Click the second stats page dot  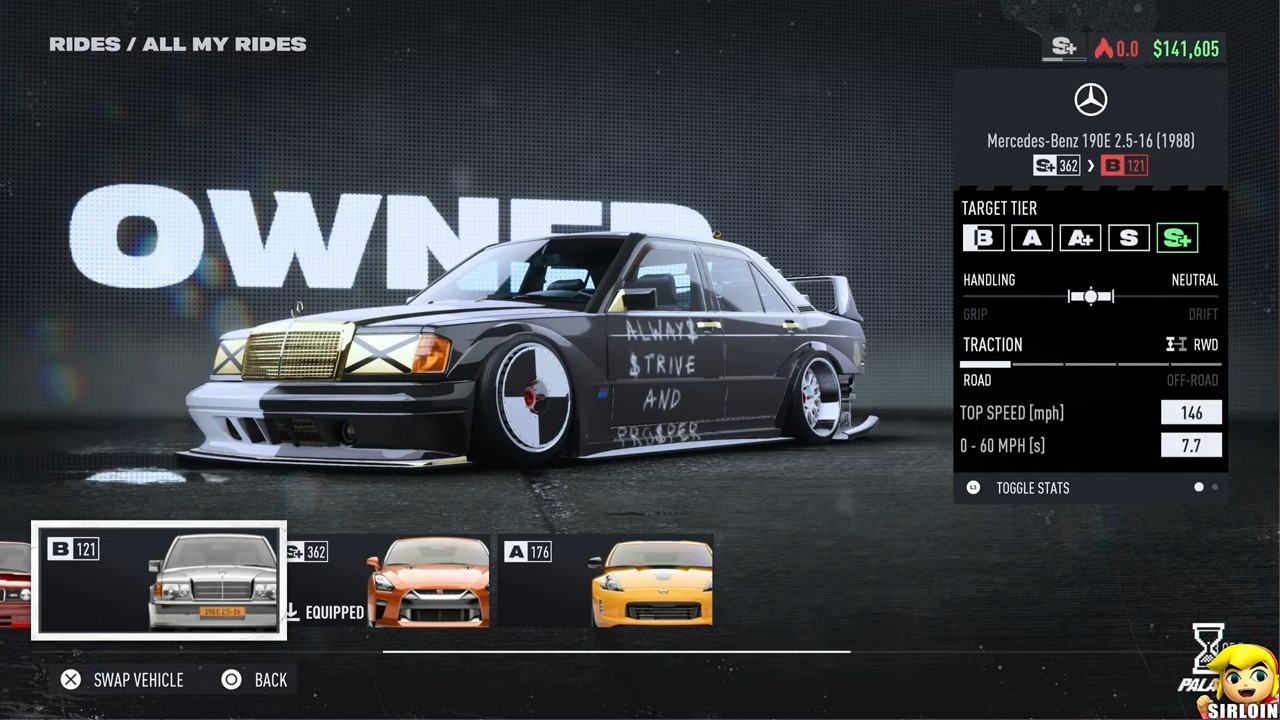[x=1215, y=487]
